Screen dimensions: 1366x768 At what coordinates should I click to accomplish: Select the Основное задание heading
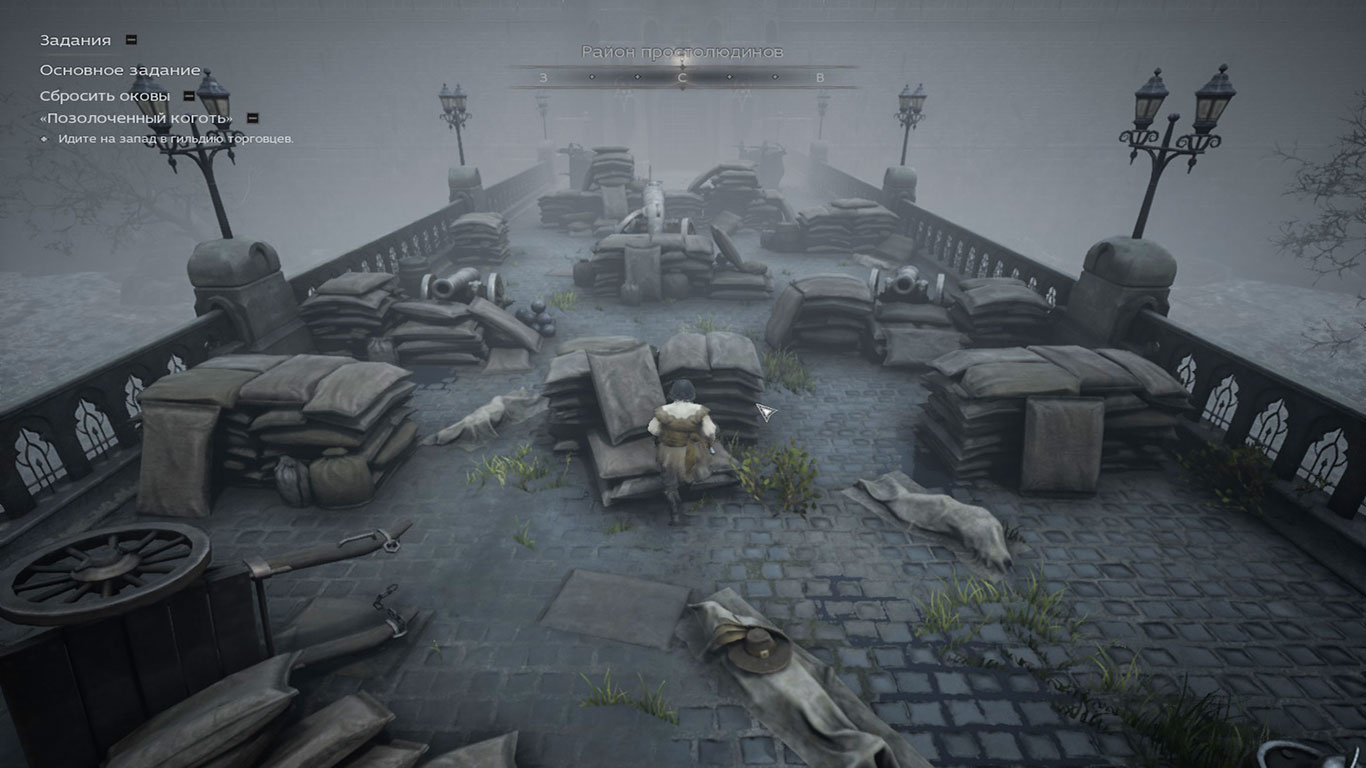pos(120,70)
